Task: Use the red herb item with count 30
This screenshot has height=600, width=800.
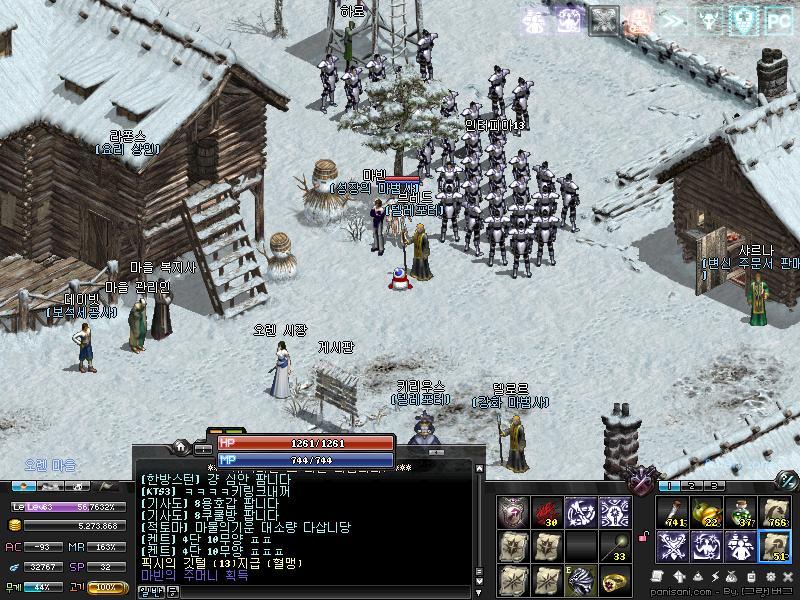Action: click(546, 512)
